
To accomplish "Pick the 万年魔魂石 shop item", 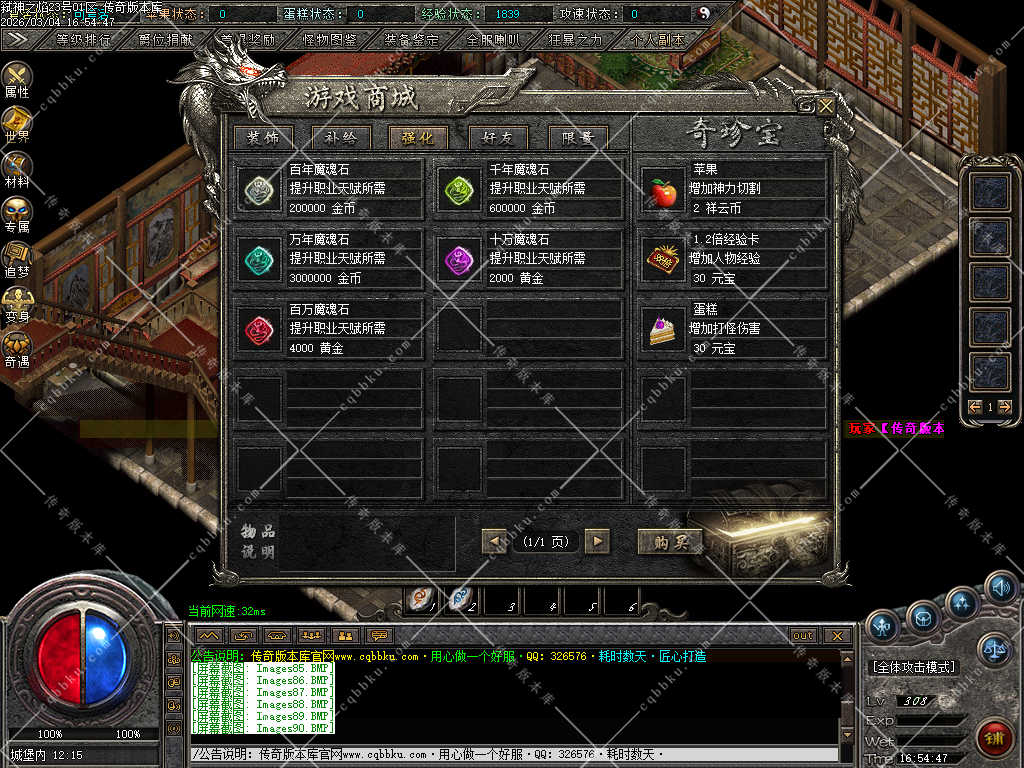I will 260,258.
